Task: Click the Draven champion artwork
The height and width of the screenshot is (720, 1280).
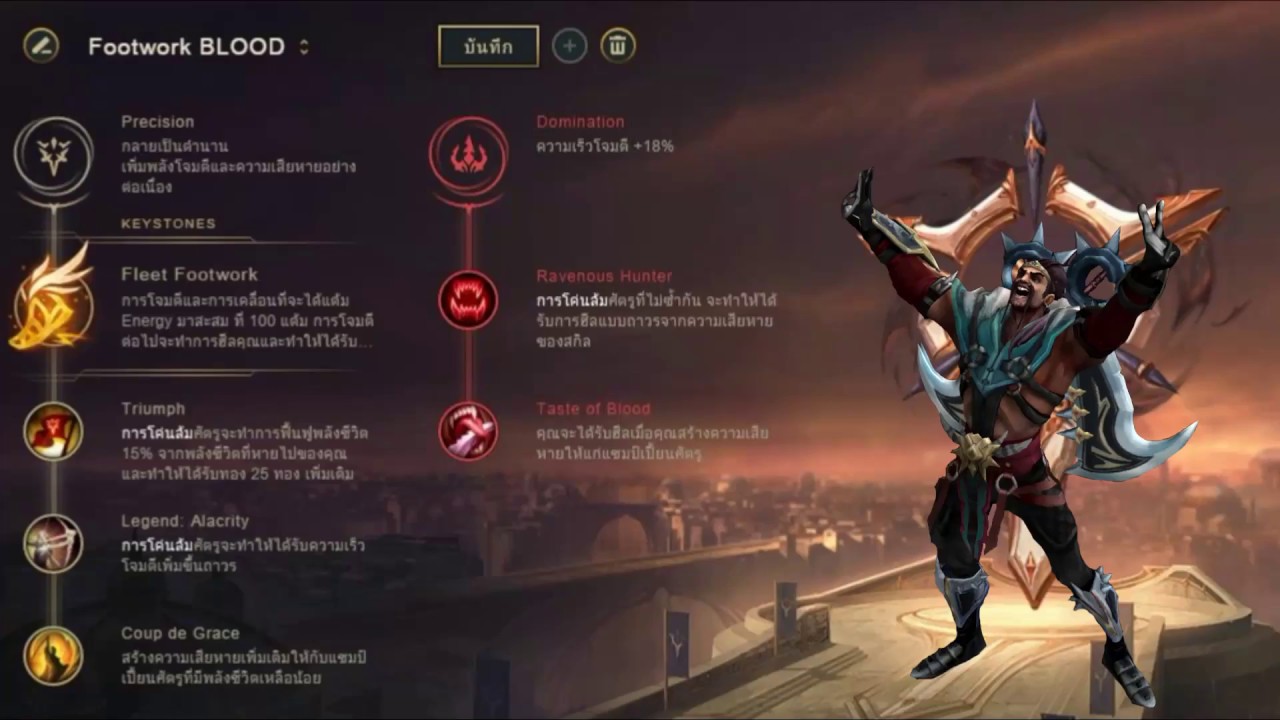Action: (1000, 400)
